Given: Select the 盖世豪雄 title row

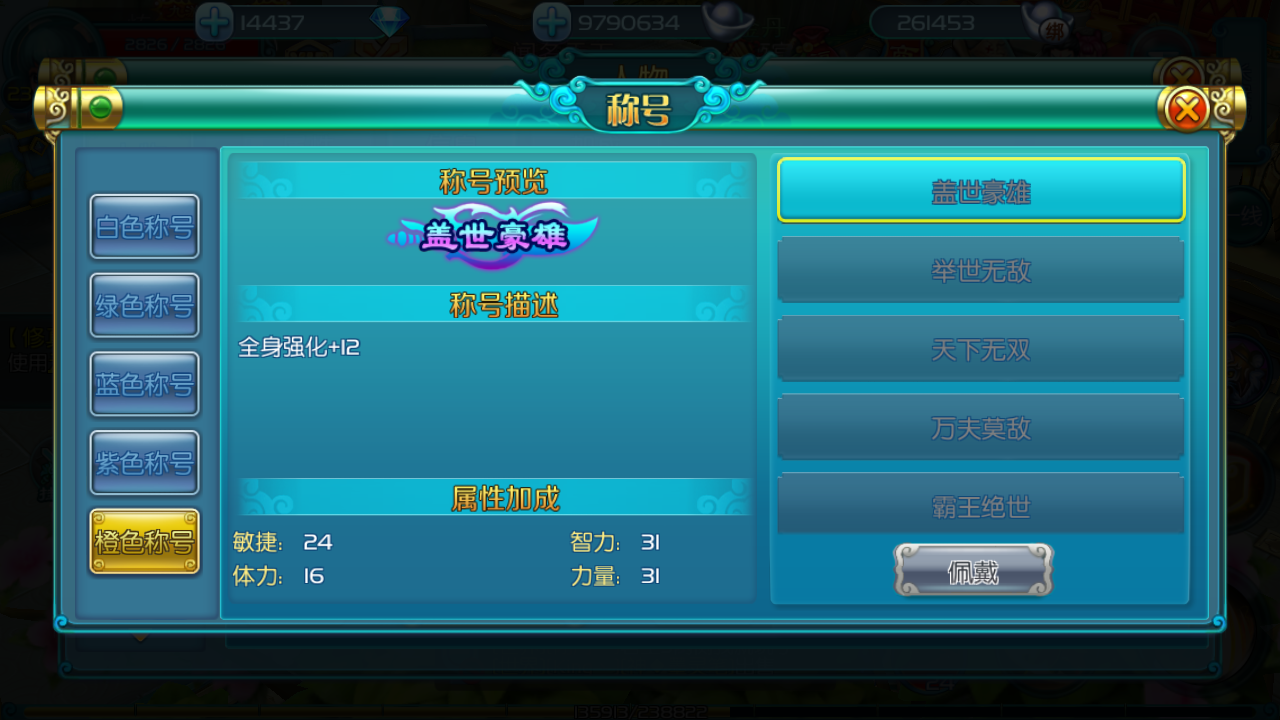Looking at the screenshot, I should click(981, 190).
